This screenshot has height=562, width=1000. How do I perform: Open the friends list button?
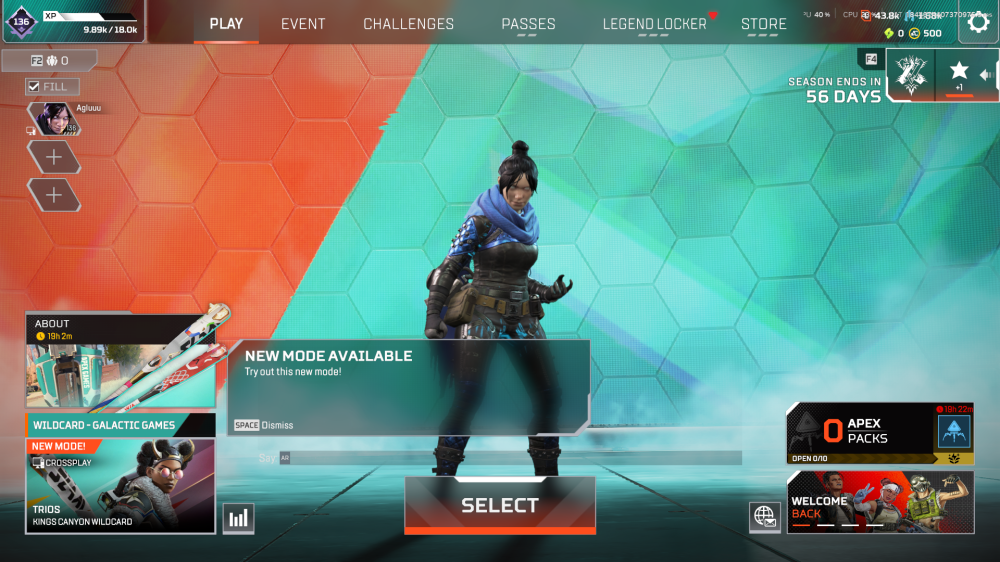click(48, 61)
